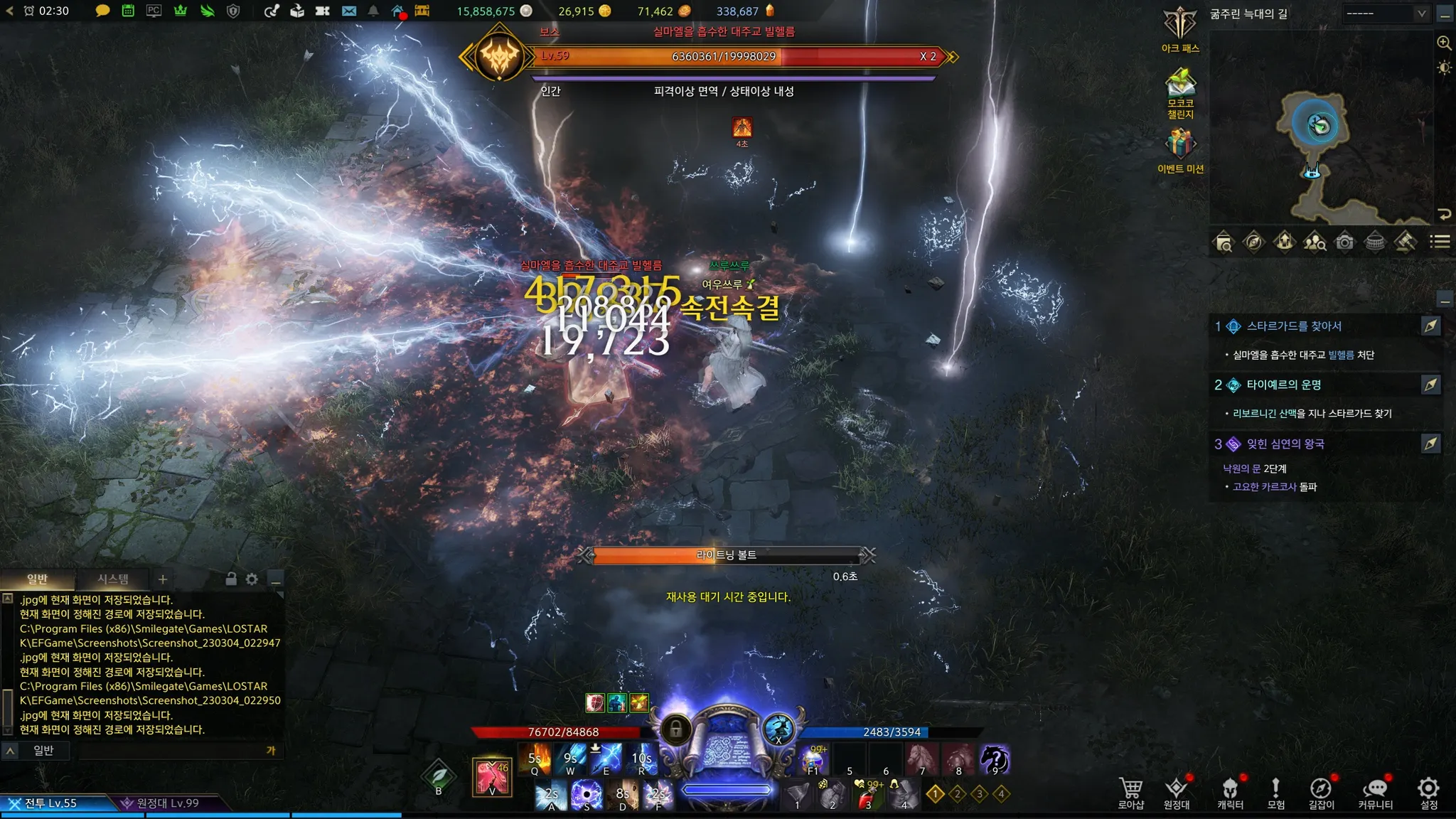This screenshot has height=819, width=1456.
Task: Open the 모험 adventure menu
Action: coord(1275,791)
